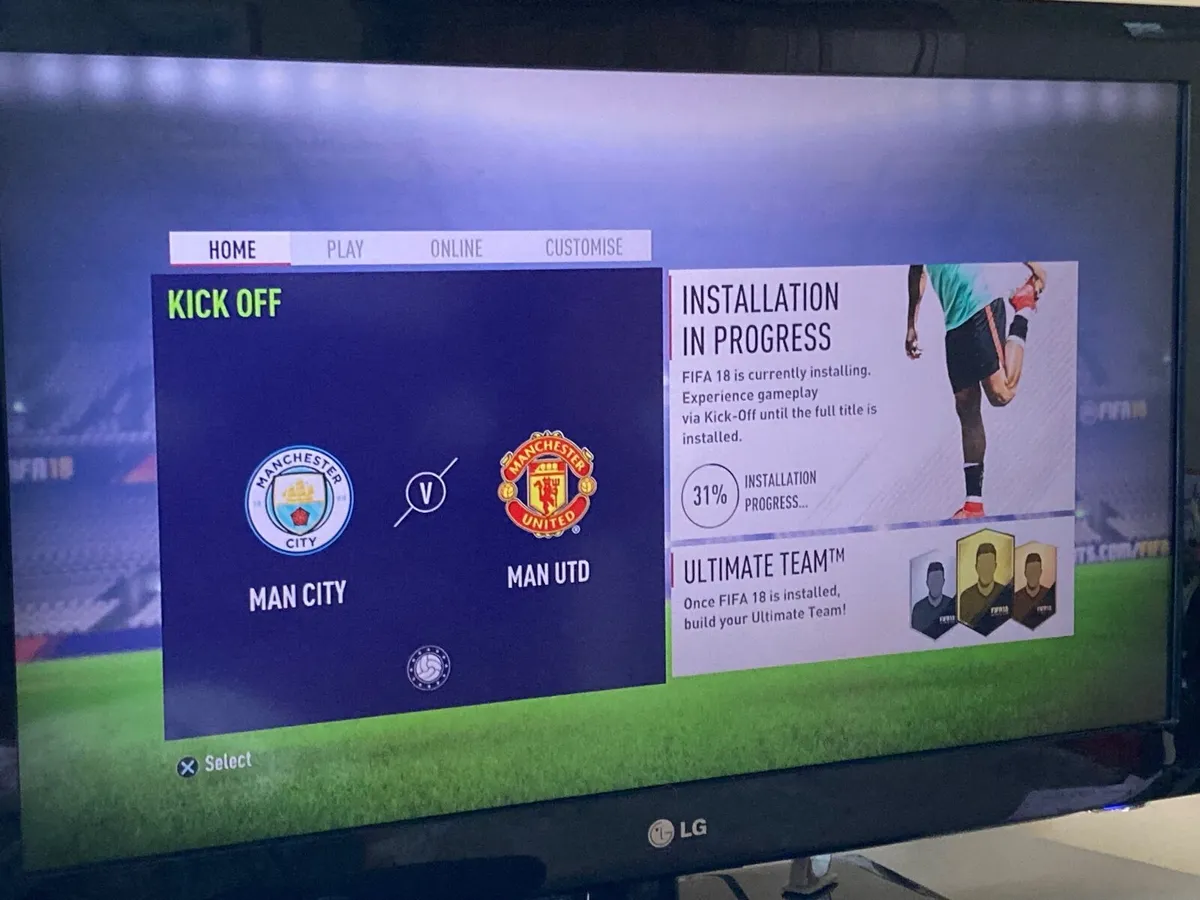Open the Kick Off match tile
Viewport: 1200px width, 900px height.
pyautogui.click(x=407, y=500)
